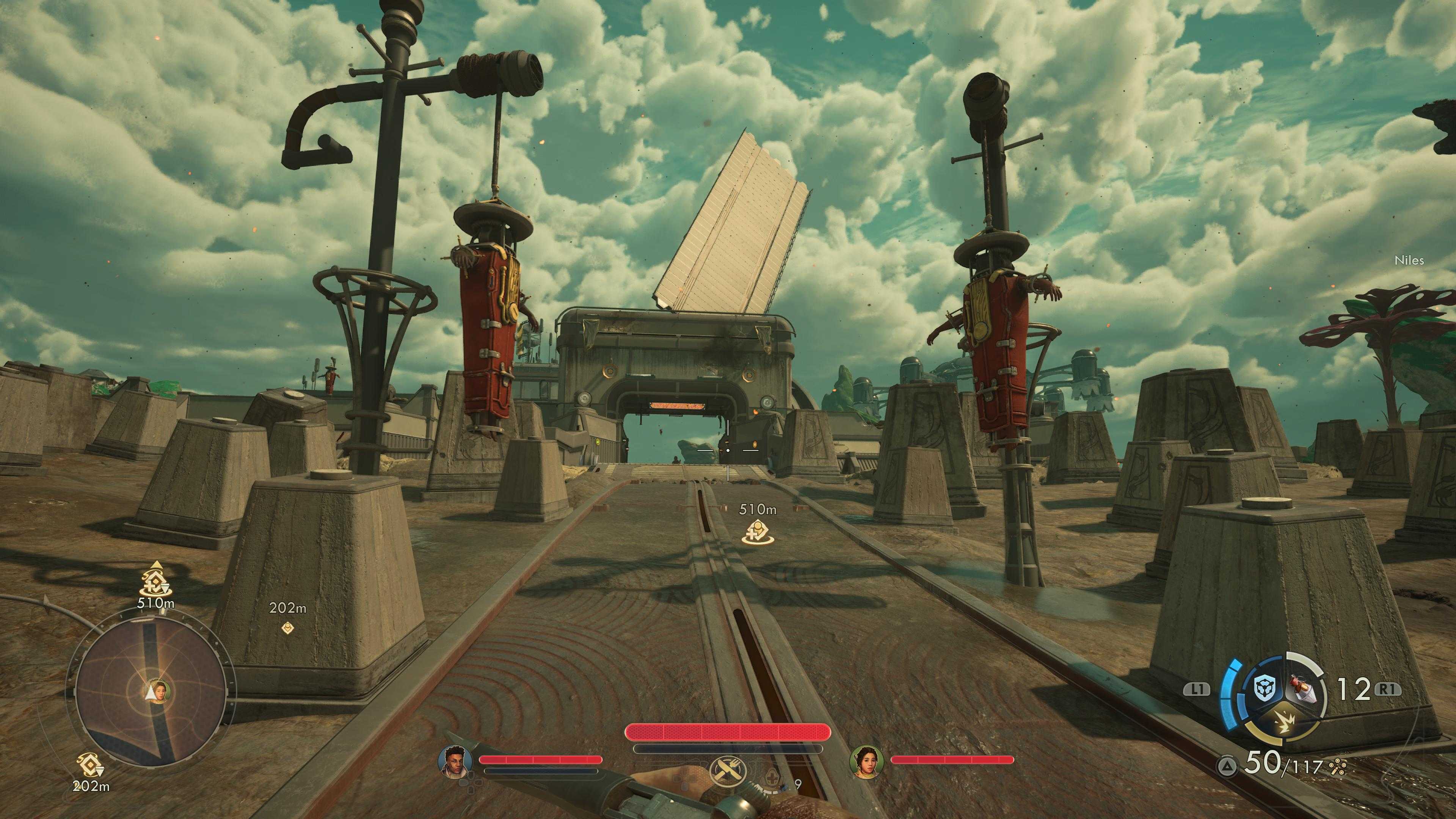Select the 202m marker below the minimap
Image resolution: width=1456 pixels, height=819 pixels.
coord(89,766)
